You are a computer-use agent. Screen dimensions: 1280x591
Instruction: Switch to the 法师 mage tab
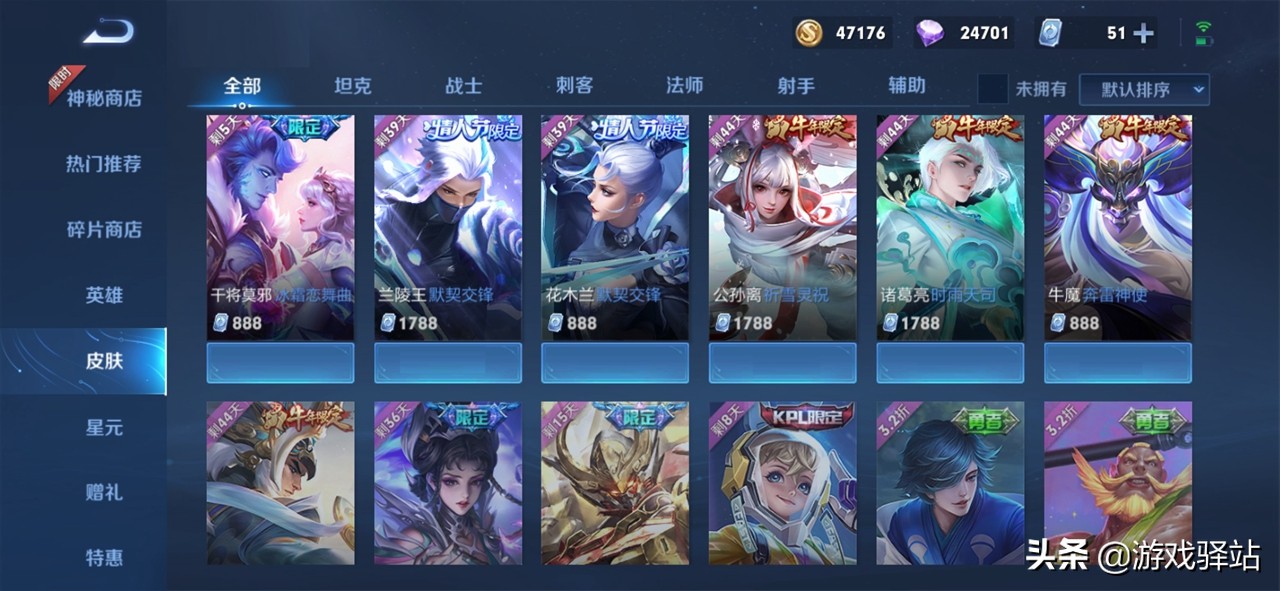click(685, 86)
